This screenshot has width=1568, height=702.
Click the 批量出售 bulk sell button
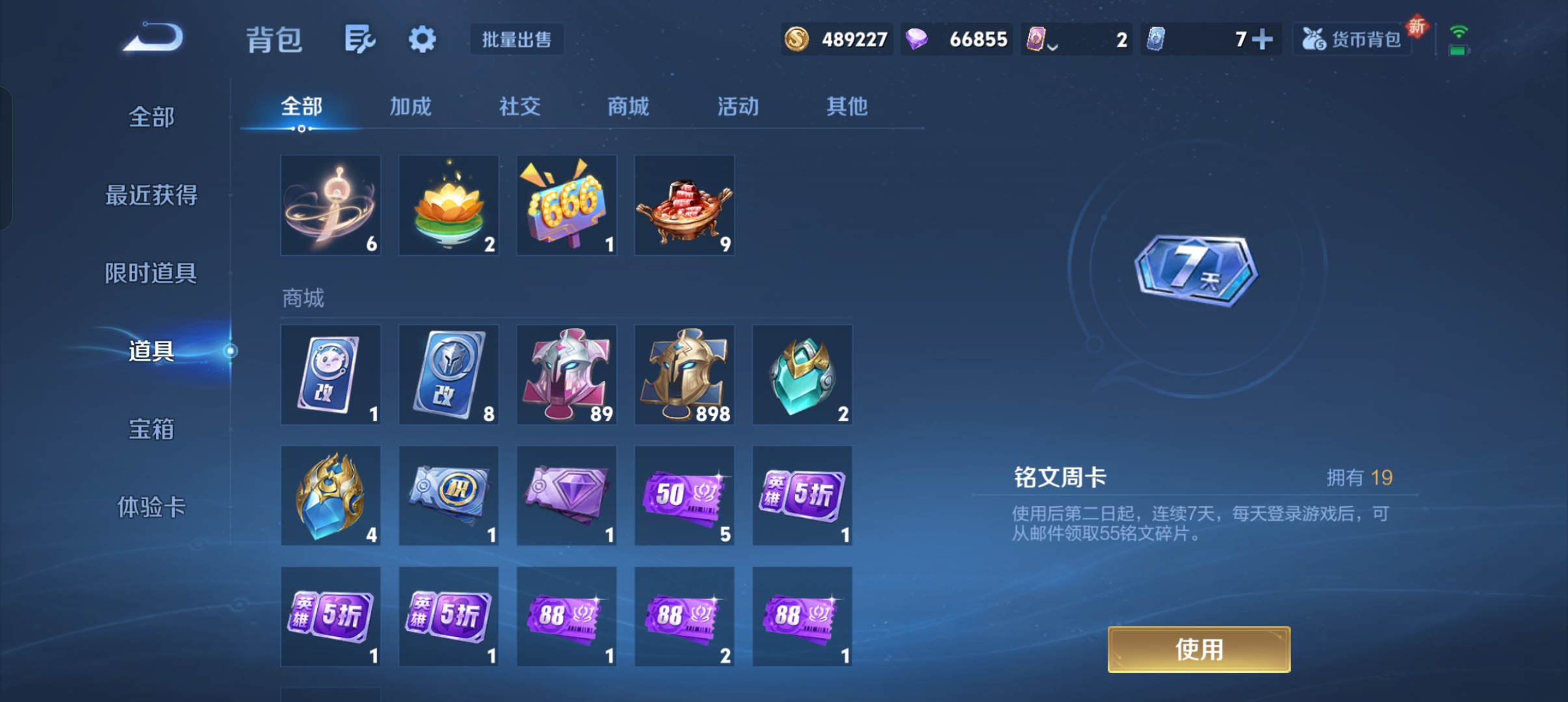point(517,40)
